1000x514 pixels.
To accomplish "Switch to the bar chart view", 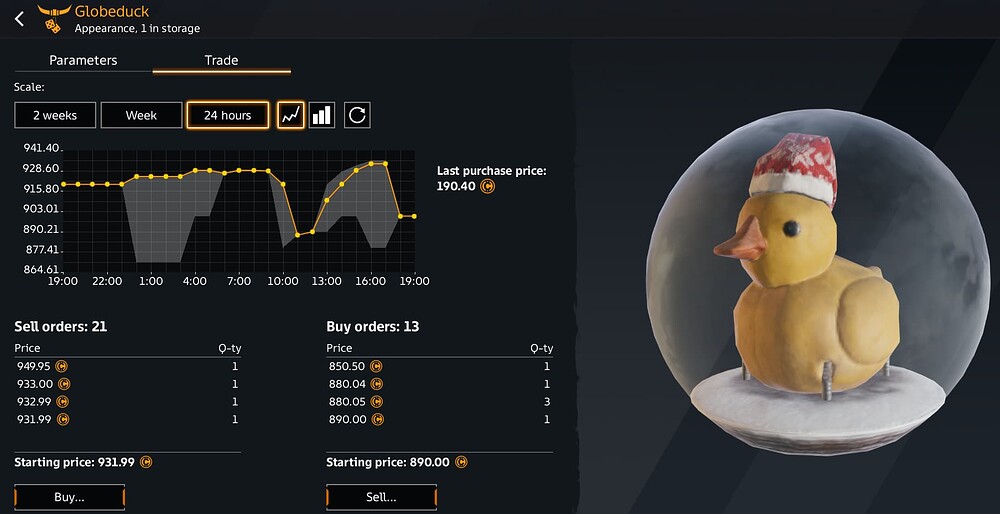I will [x=322, y=115].
